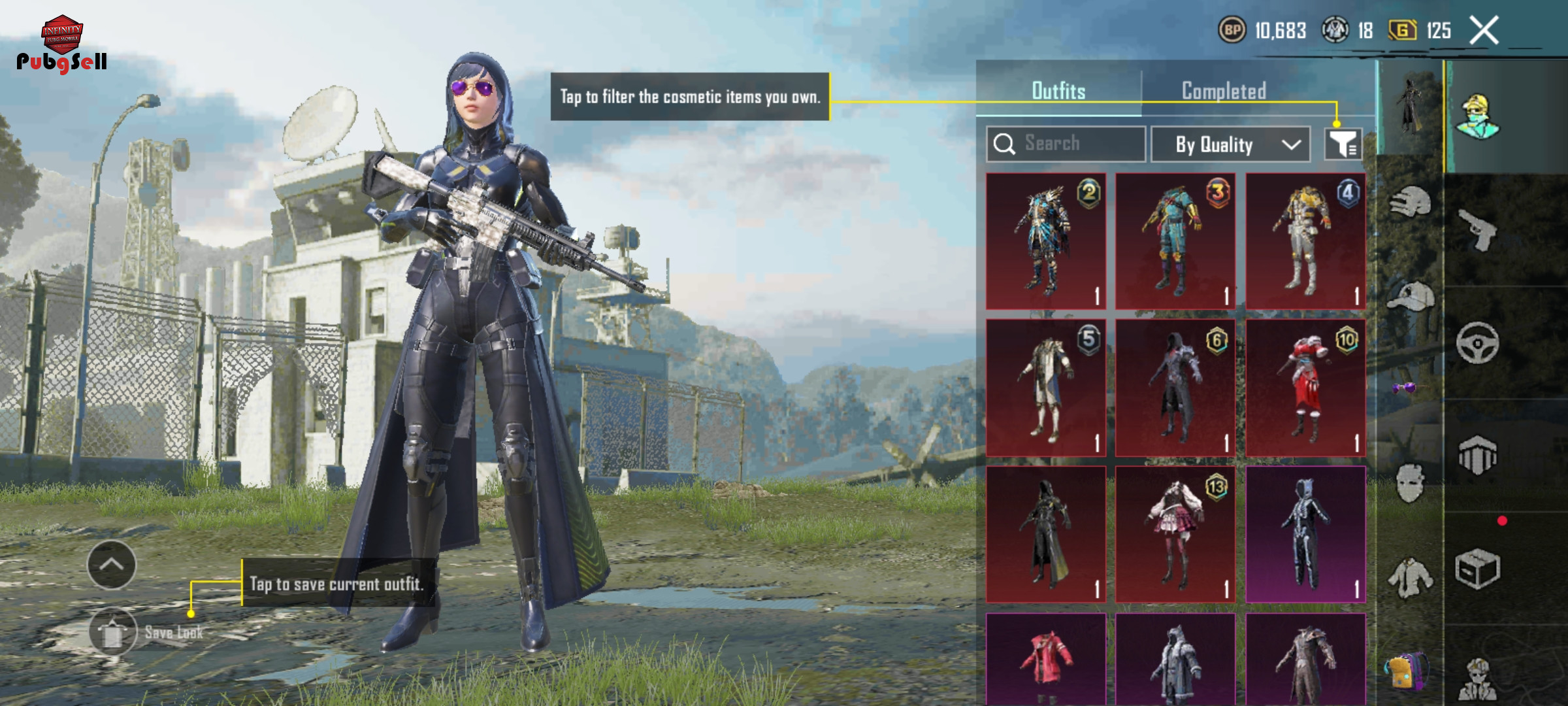Pick the yellow and white outfit numbered 4

[x=1305, y=241]
